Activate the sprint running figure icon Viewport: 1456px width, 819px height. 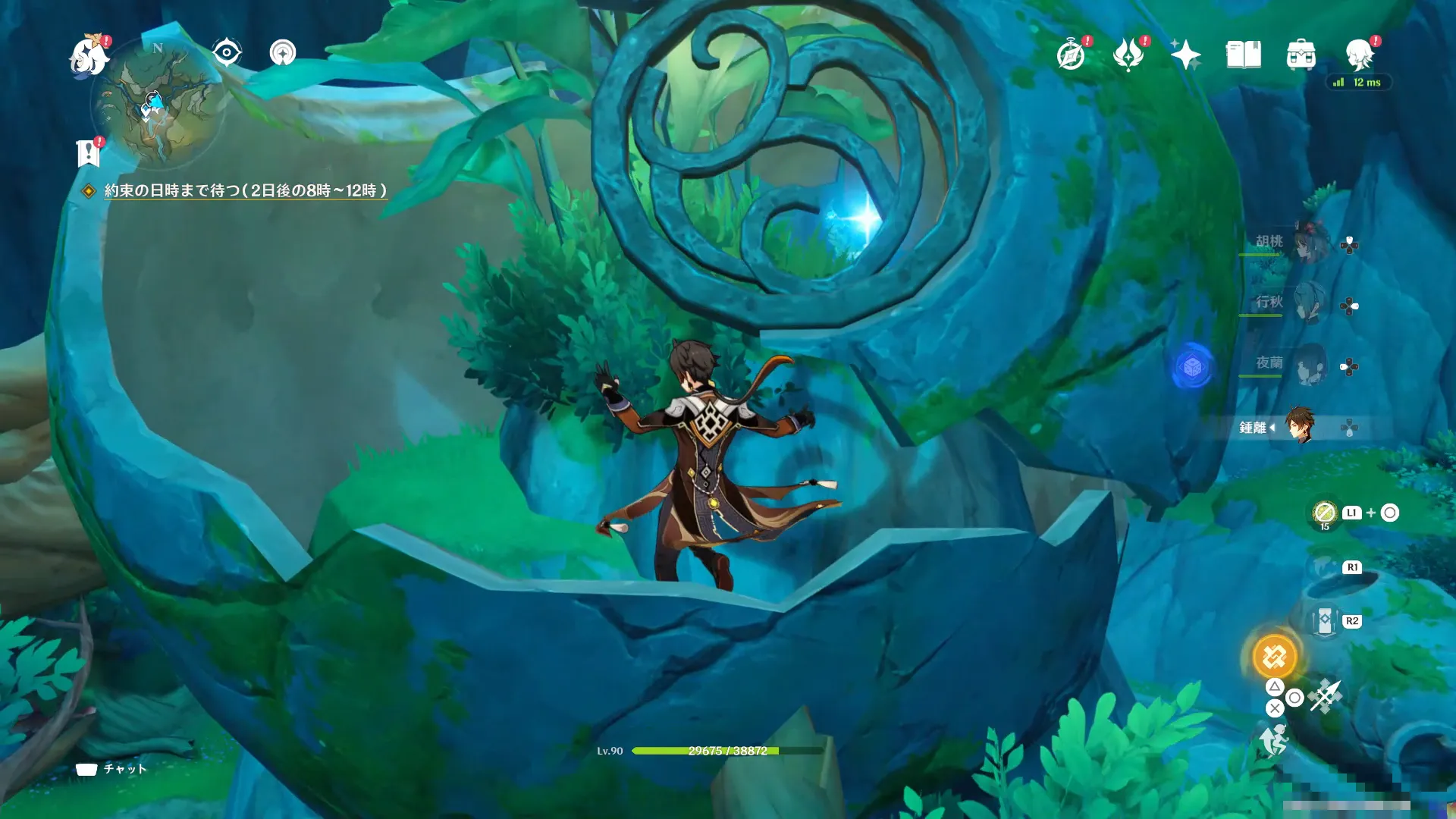click(1274, 740)
